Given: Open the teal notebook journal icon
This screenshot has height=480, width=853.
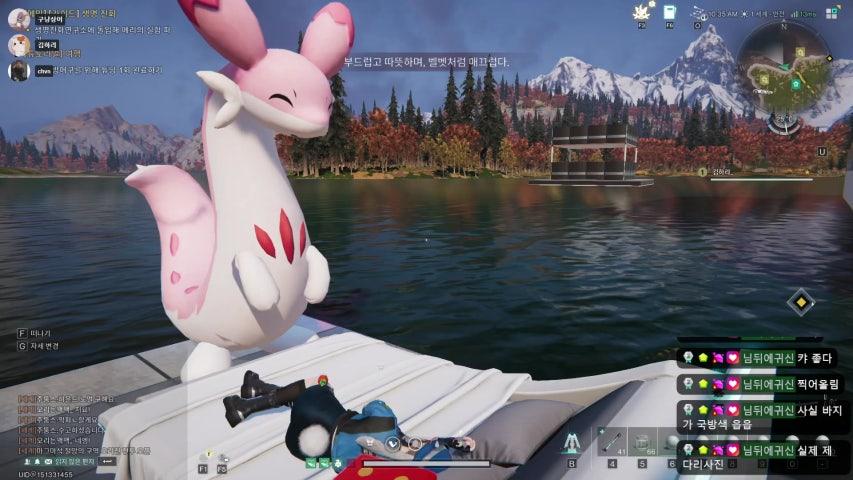Looking at the screenshot, I should pos(670,12).
